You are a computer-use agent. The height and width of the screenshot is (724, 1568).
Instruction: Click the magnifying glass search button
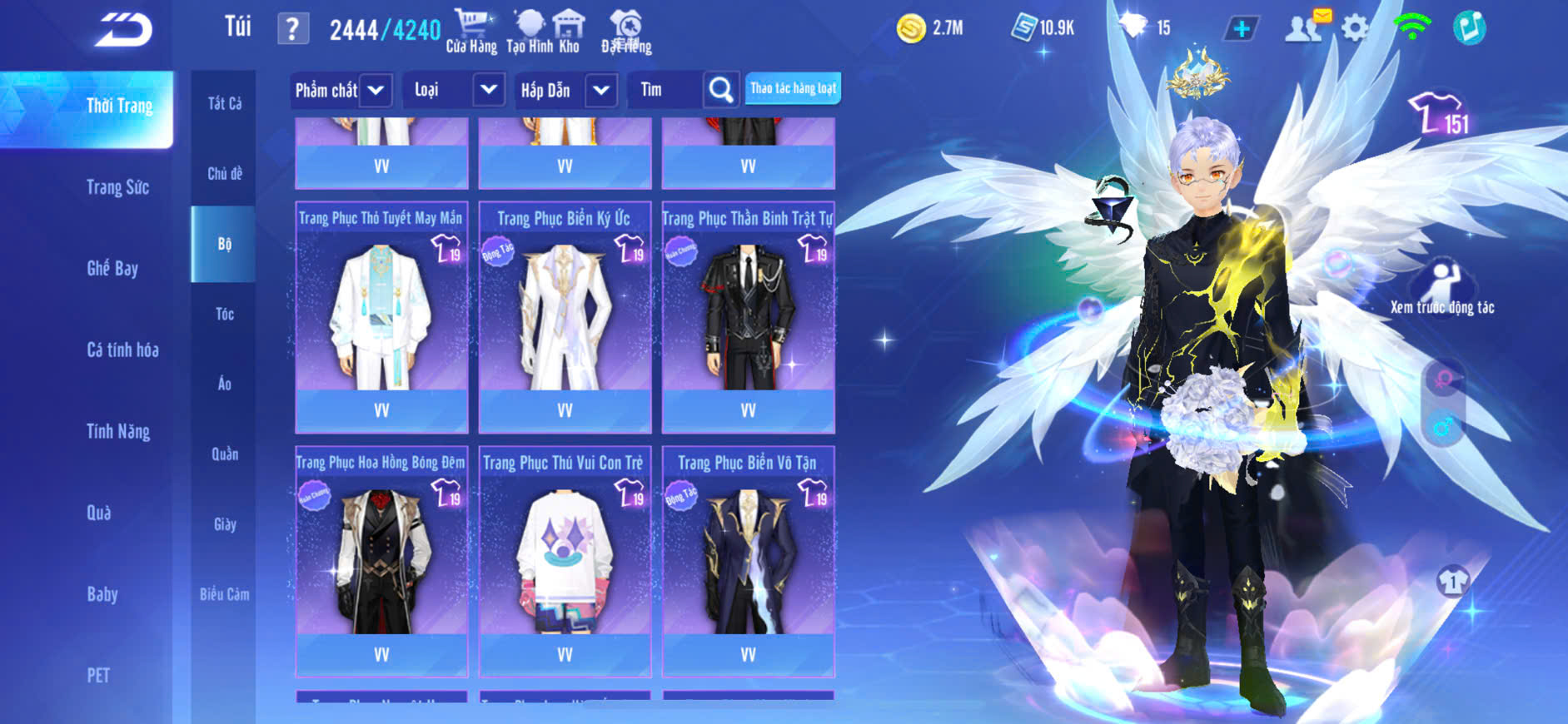tap(721, 90)
